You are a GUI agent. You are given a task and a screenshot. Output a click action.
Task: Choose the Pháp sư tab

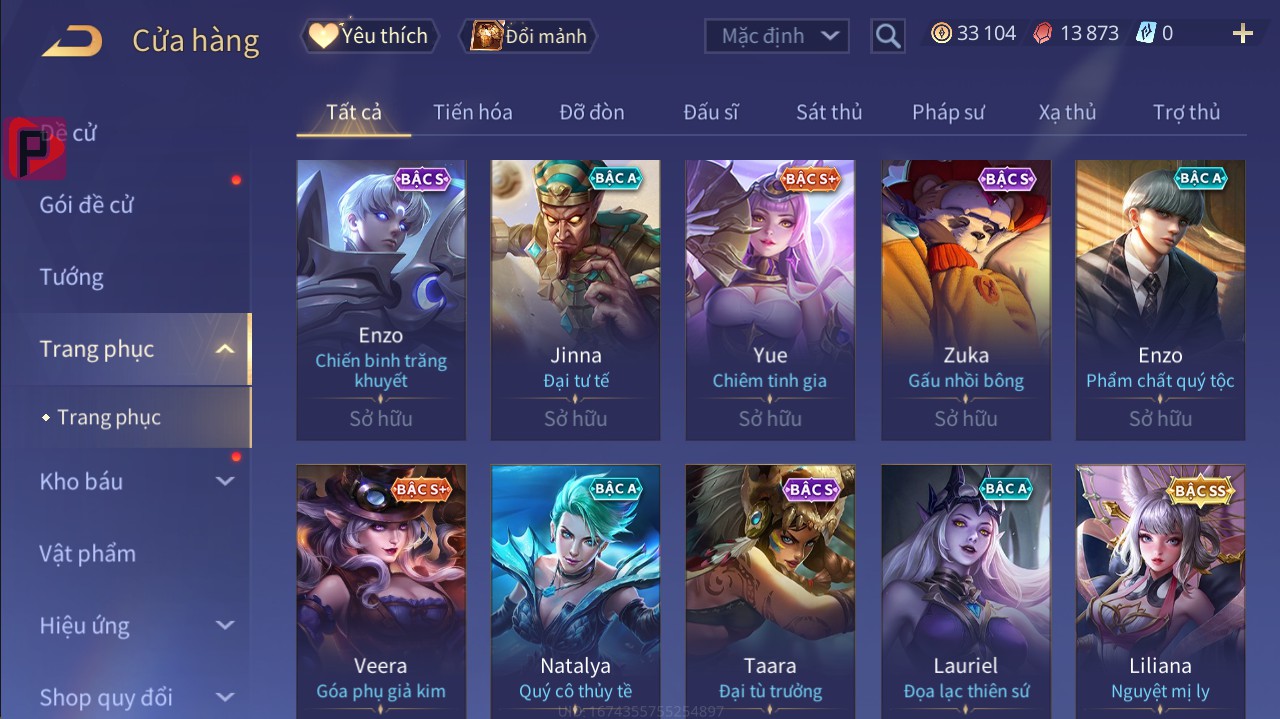click(x=948, y=112)
